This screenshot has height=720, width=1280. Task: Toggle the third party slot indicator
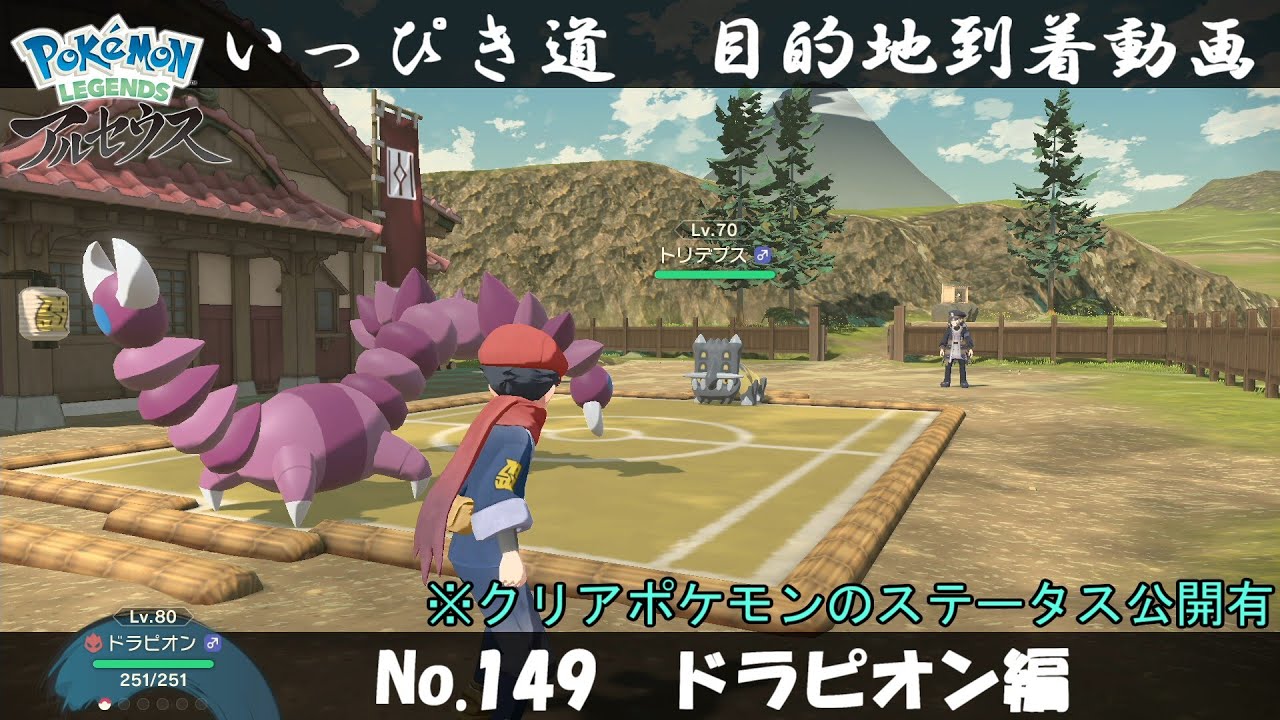[141, 702]
